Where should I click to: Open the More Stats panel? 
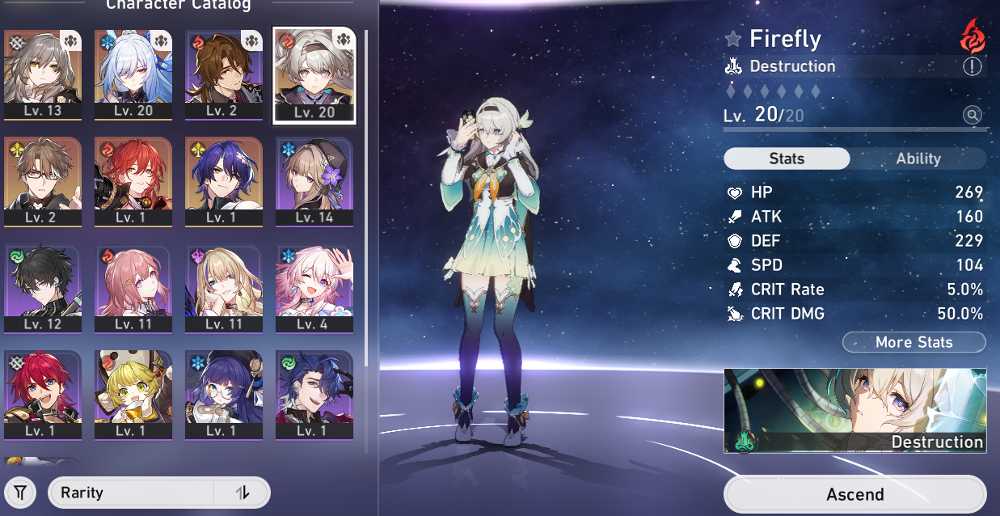point(913,342)
